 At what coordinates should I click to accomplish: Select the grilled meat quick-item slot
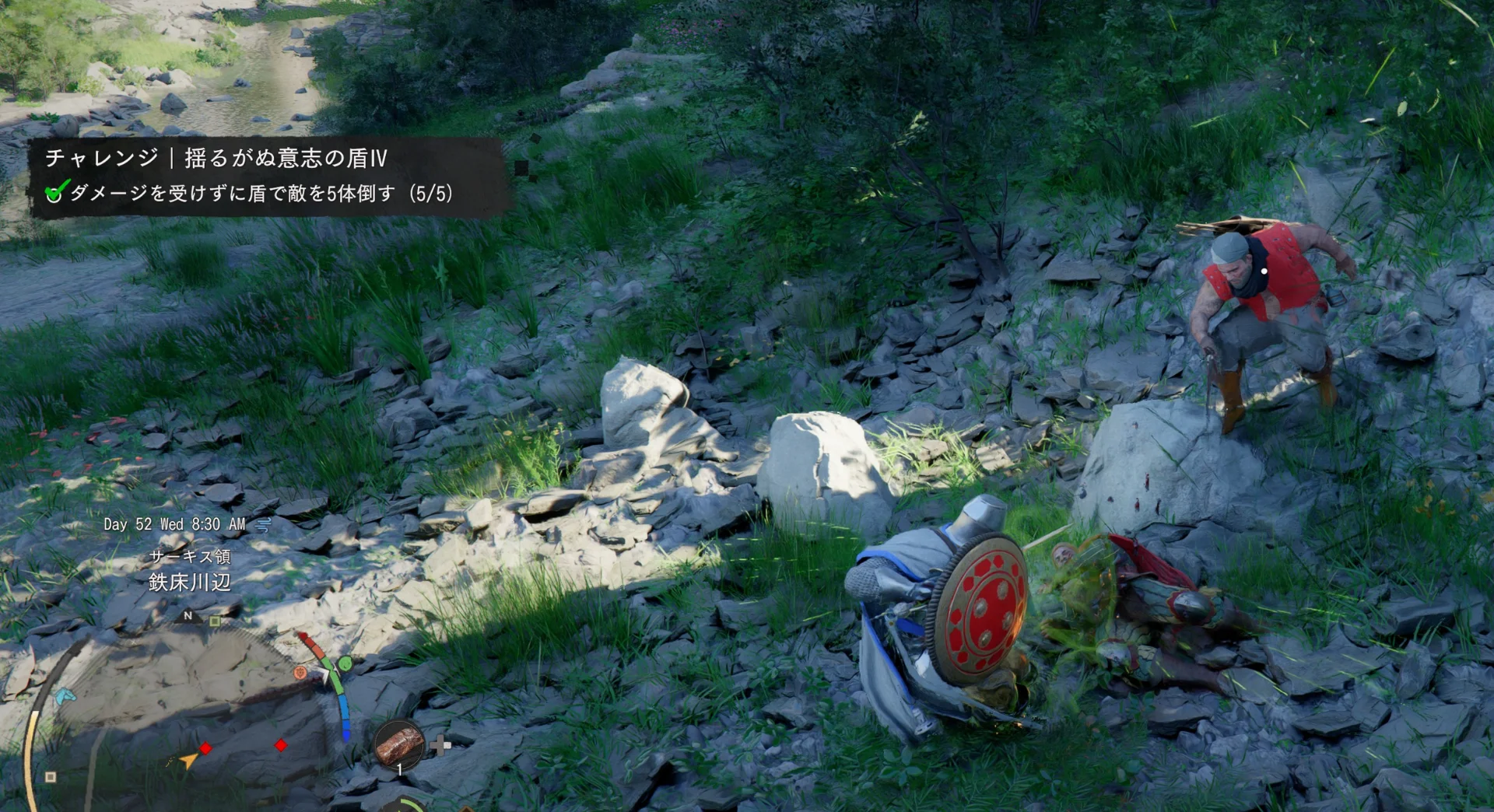pyautogui.click(x=399, y=744)
